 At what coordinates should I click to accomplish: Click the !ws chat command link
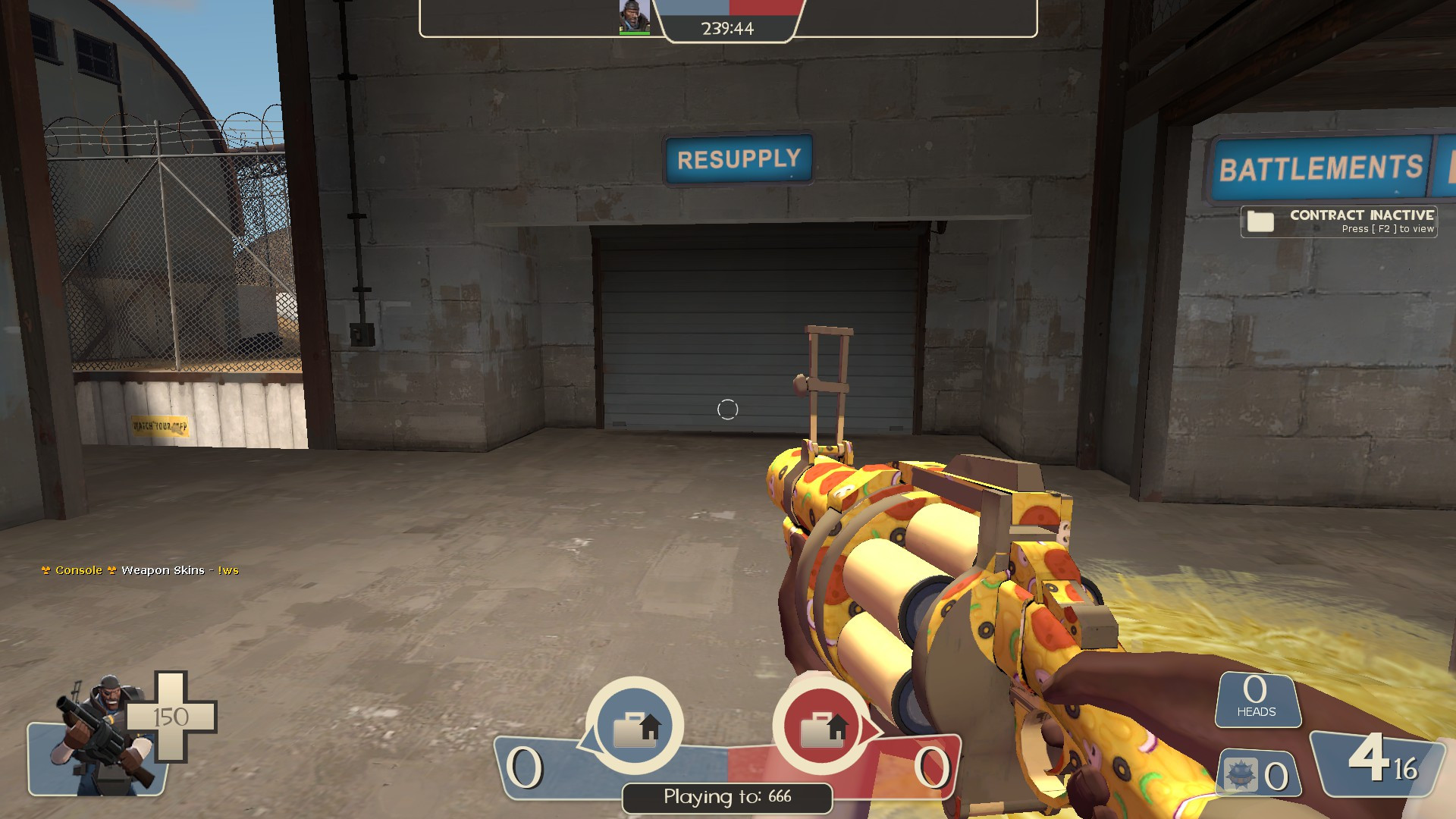point(227,570)
